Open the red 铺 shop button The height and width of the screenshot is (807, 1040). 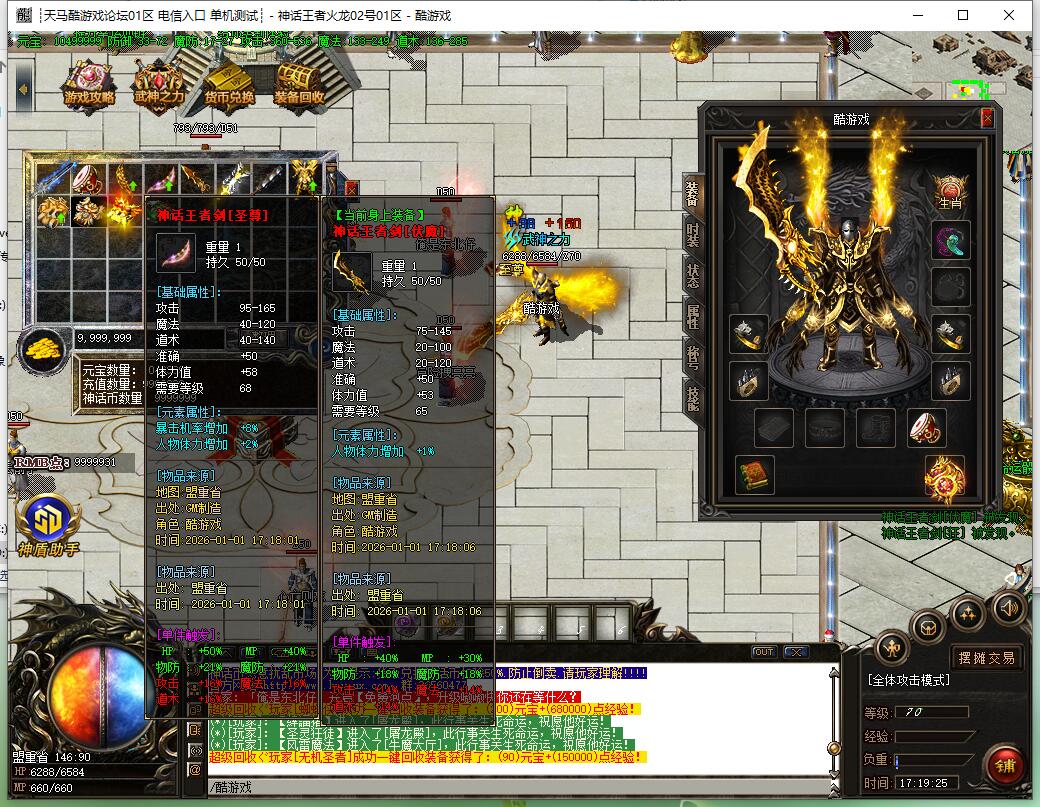[1003, 766]
